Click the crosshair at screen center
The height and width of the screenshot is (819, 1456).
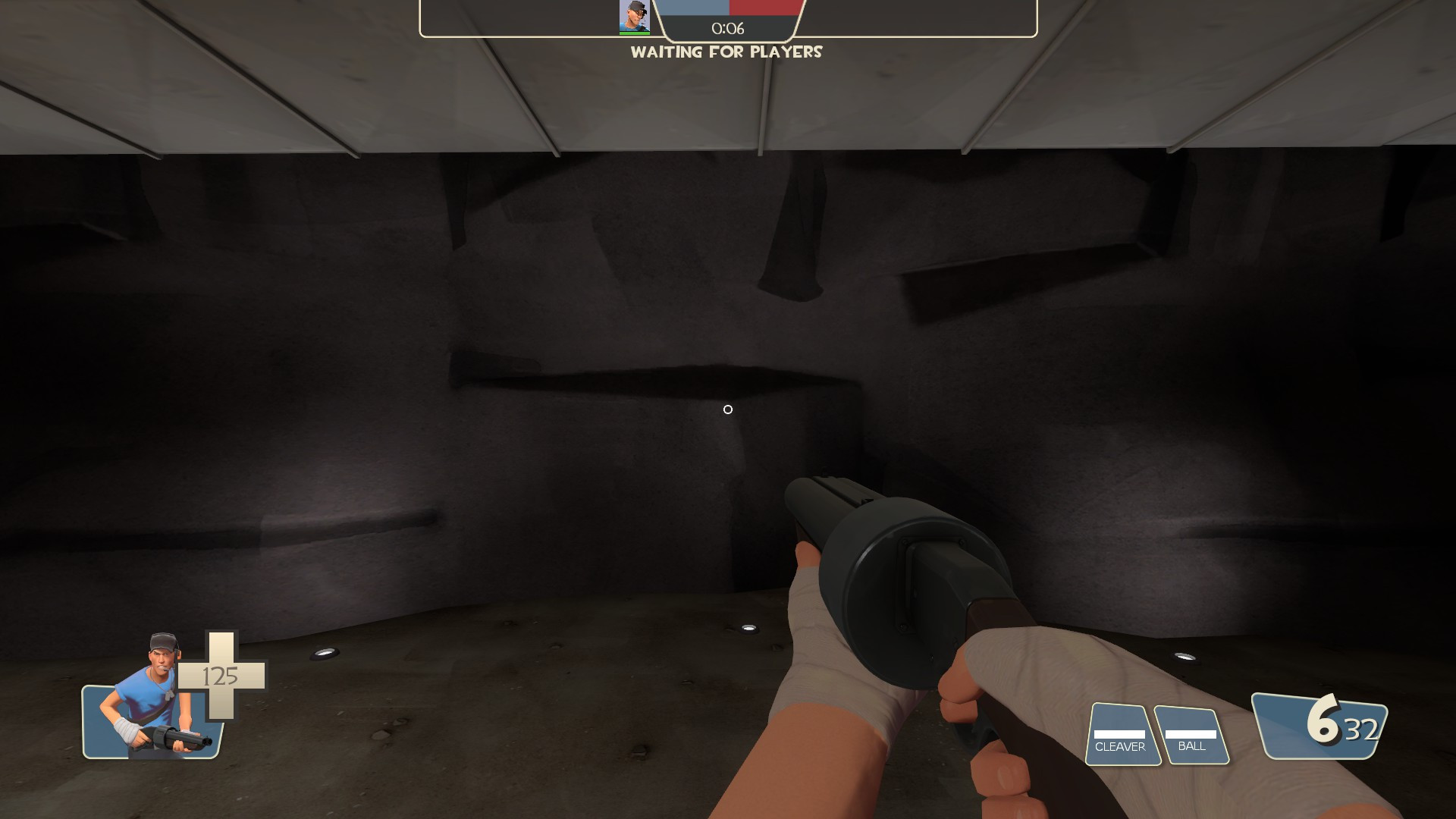[728, 409]
